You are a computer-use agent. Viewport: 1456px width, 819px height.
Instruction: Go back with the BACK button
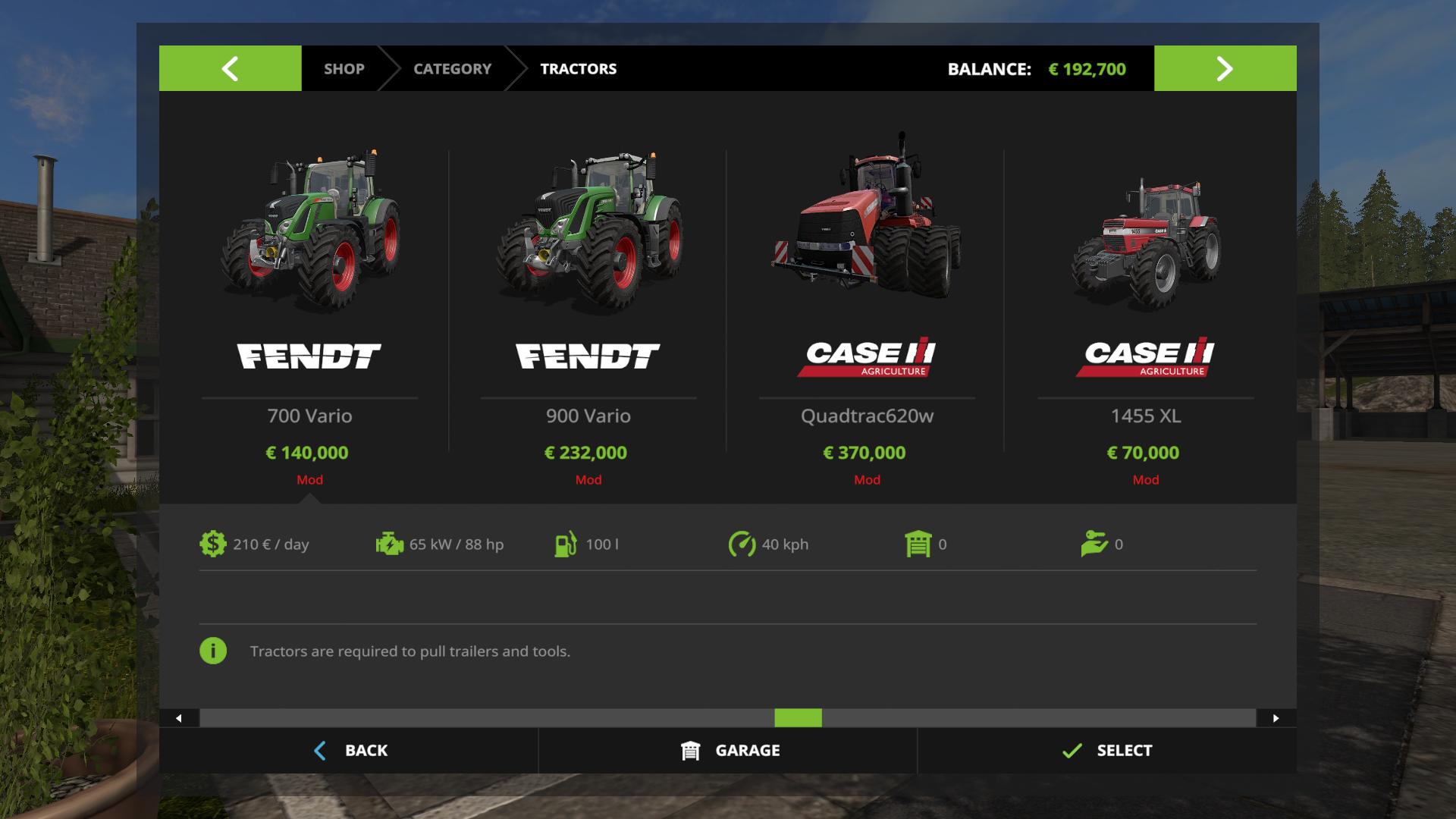tap(350, 751)
